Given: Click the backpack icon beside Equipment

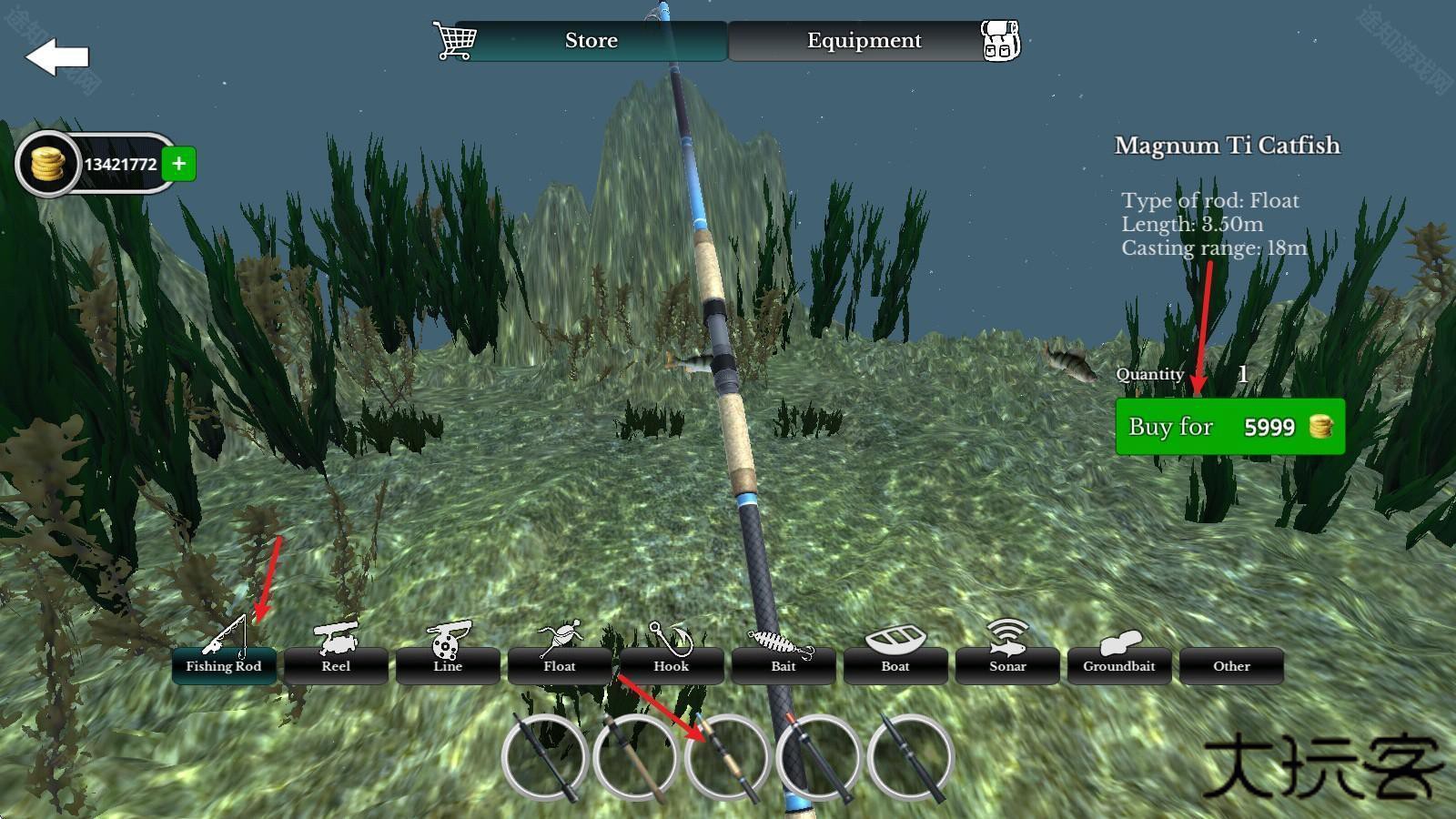Looking at the screenshot, I should tap(1000, 41).
